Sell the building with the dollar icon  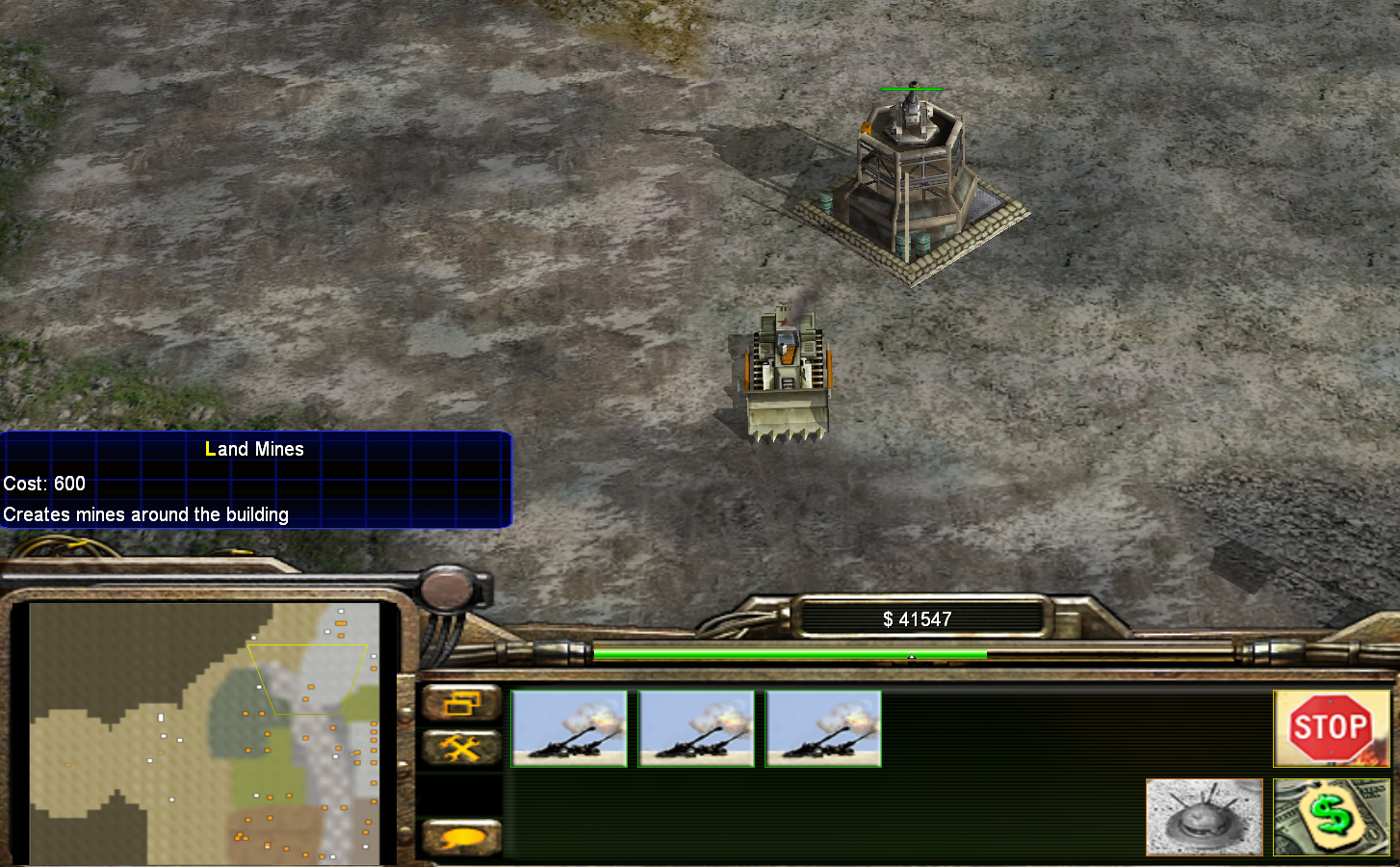point(1331,818)
